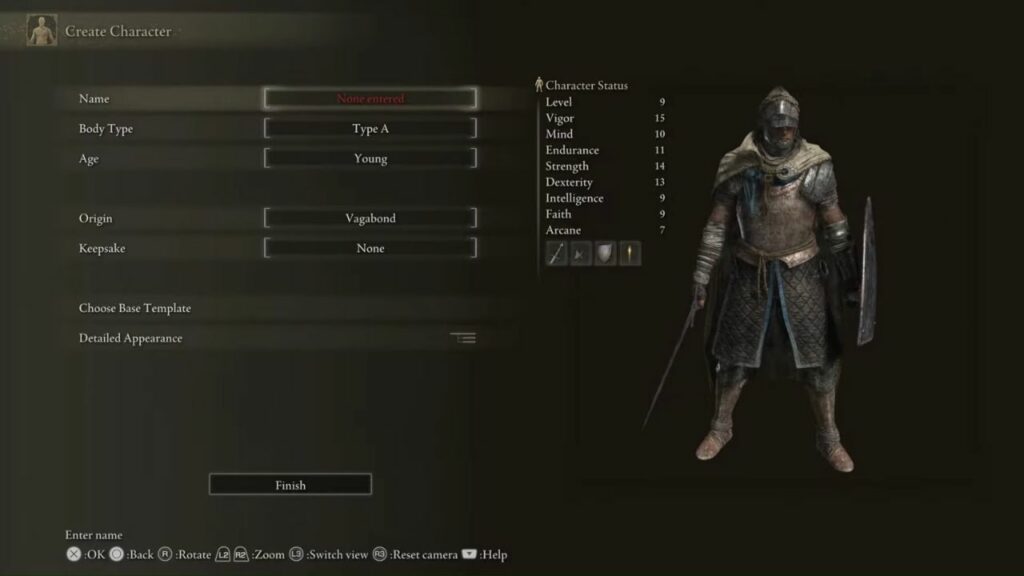Open the Detailed Appearance menu
Image resolution: width=1024 pixels, height=576 pixels.
pos(131,338)
